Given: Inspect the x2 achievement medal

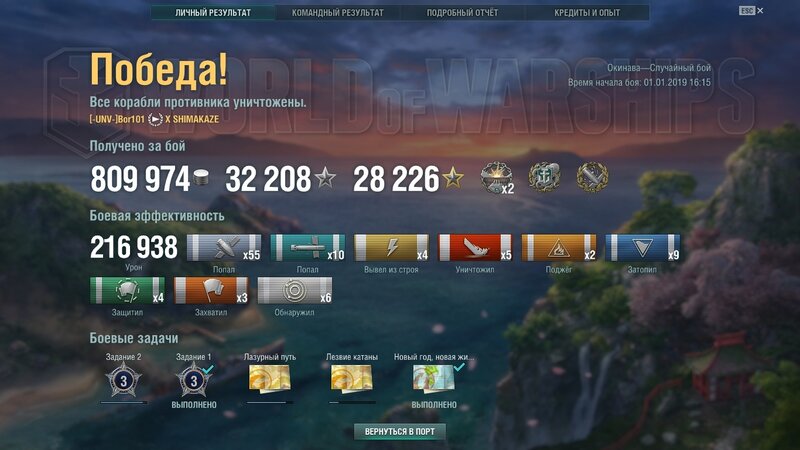Looking at the screenshot, I should click(496, 179).
